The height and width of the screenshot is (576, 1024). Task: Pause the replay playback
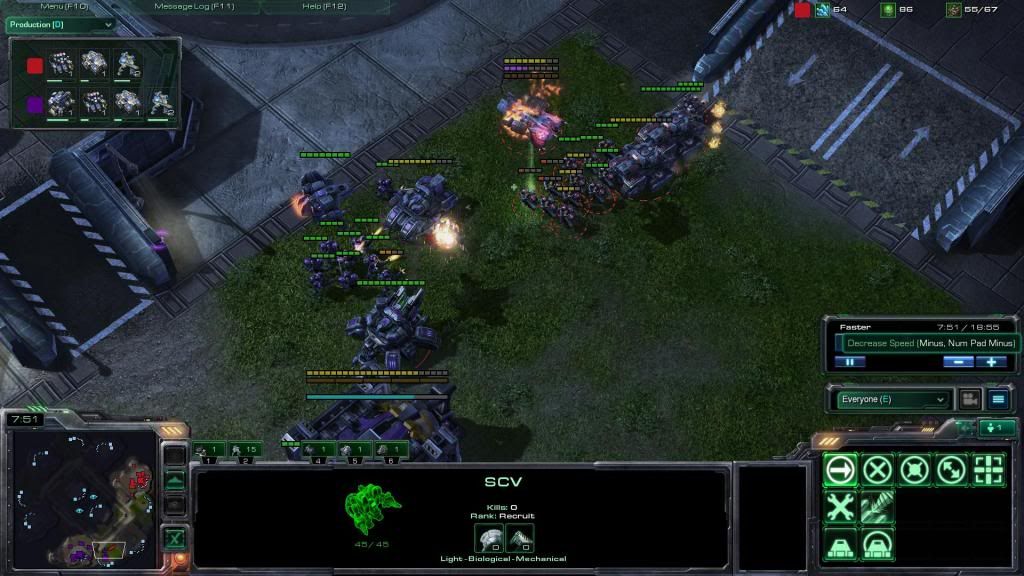pos(849,362)
